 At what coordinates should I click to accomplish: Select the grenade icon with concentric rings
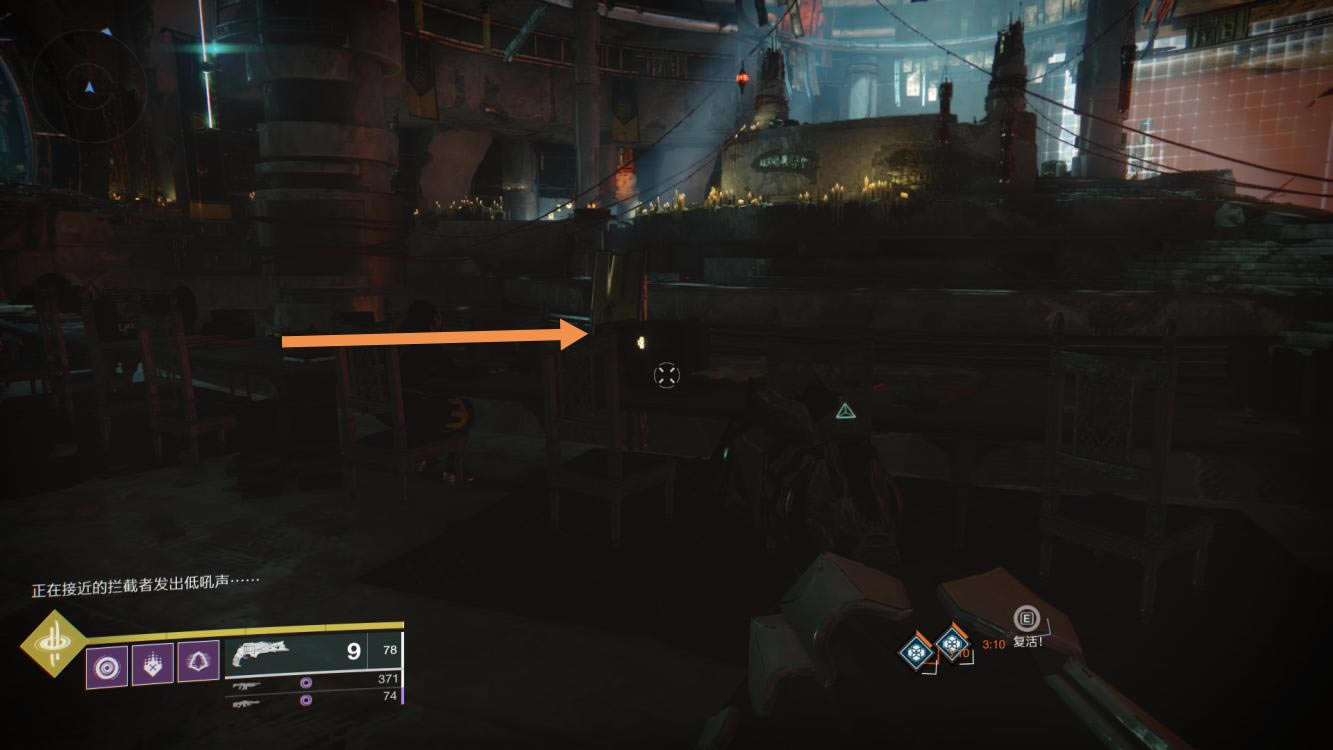click(106, 663)
